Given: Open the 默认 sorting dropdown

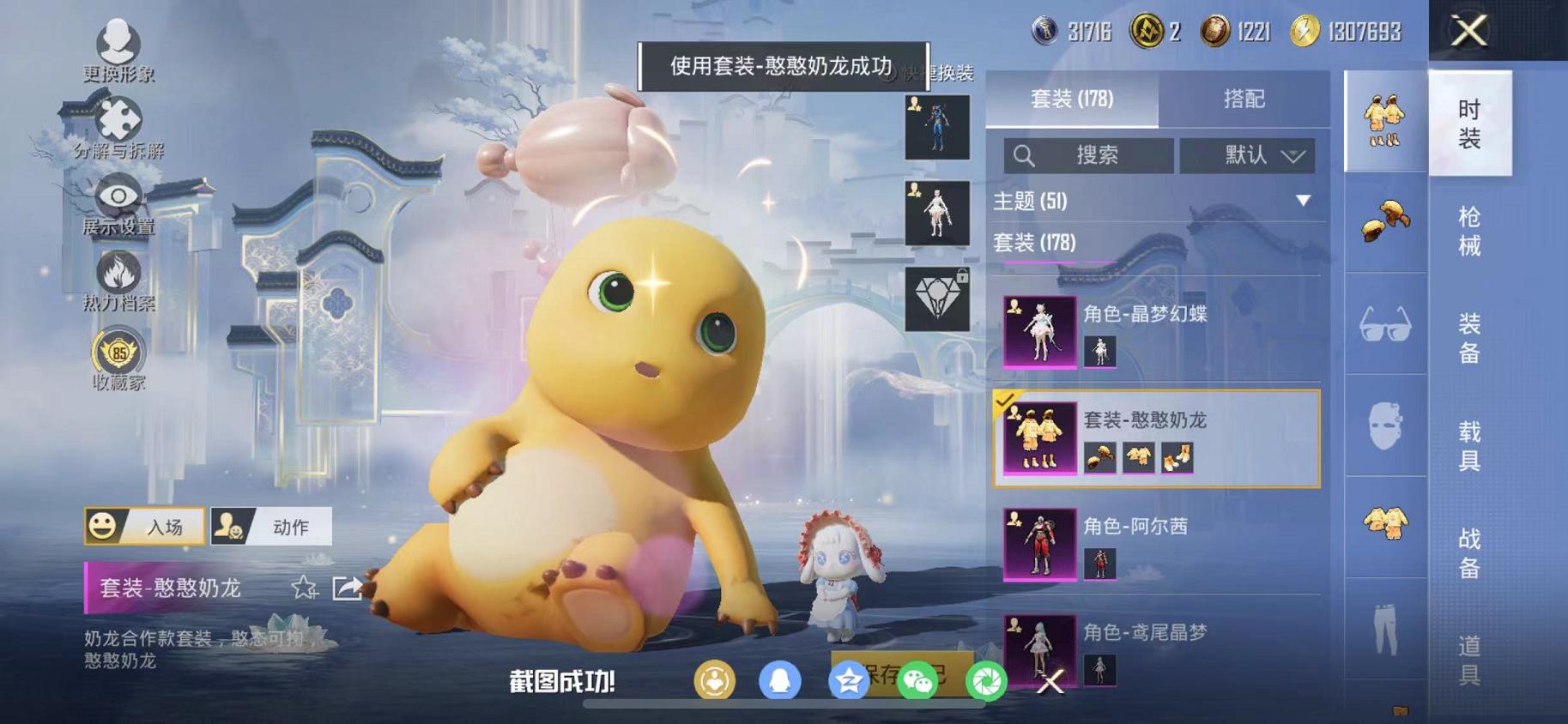Looking at the screenshot, I should [x=1249, y=155].
